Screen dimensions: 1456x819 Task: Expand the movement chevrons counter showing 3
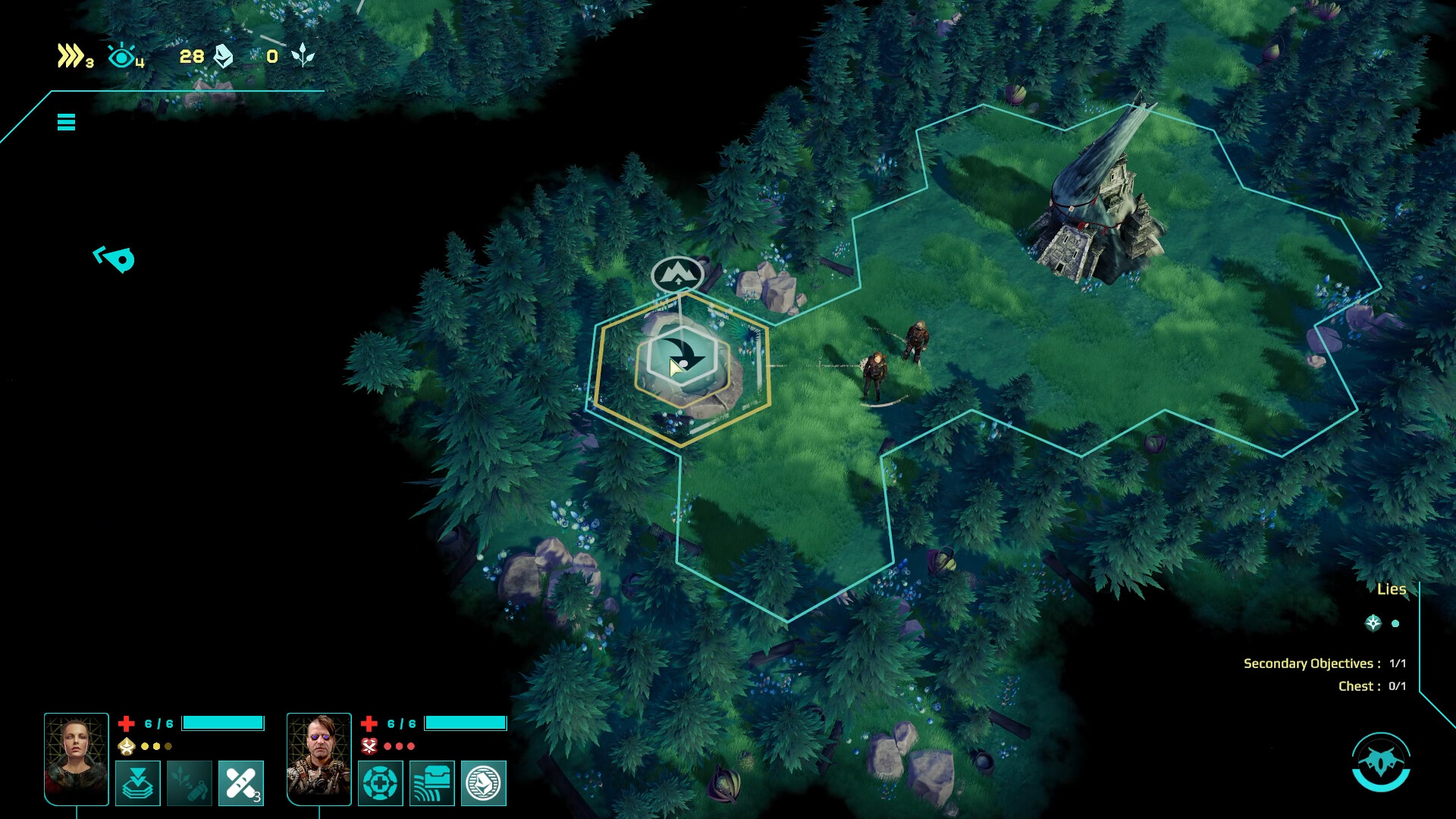[x=71, y=55]
